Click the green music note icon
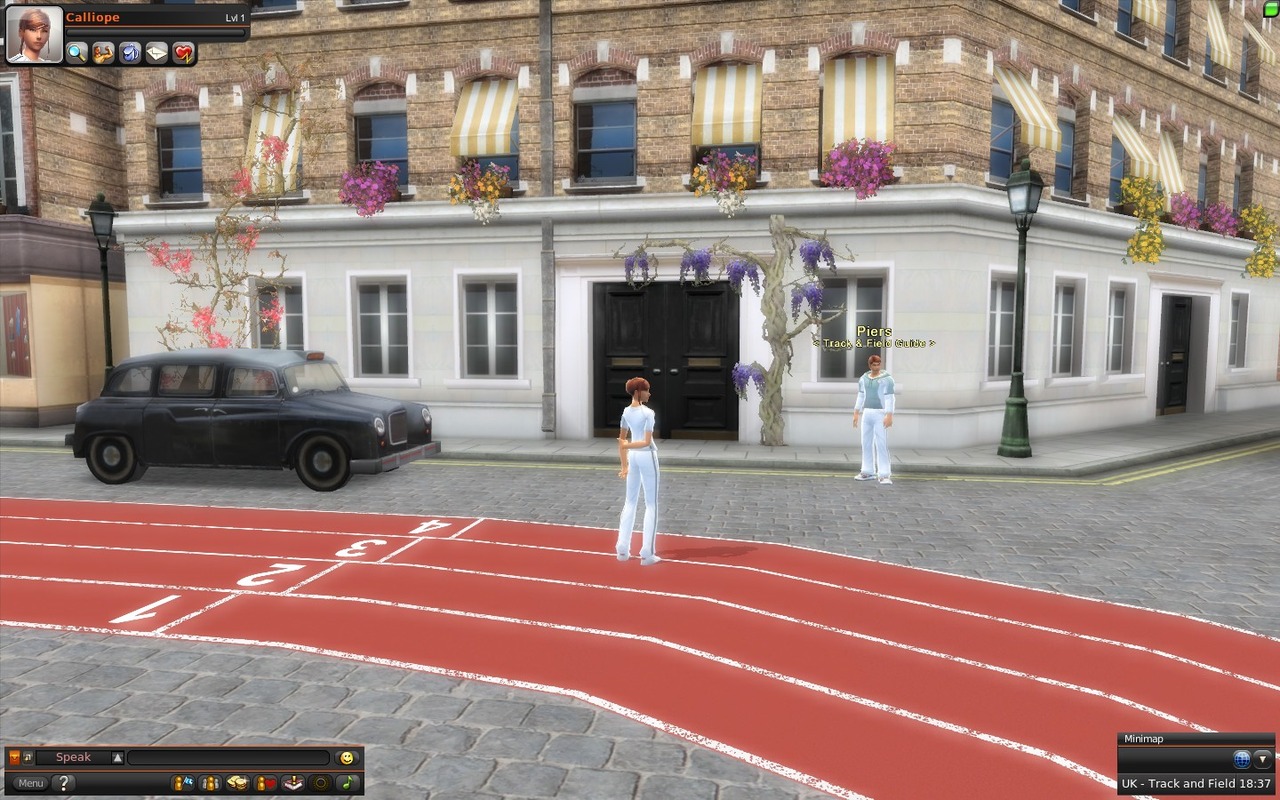The width and height of the screenshot is (1280, 800). pyautogui.click(x=346, y=783)
